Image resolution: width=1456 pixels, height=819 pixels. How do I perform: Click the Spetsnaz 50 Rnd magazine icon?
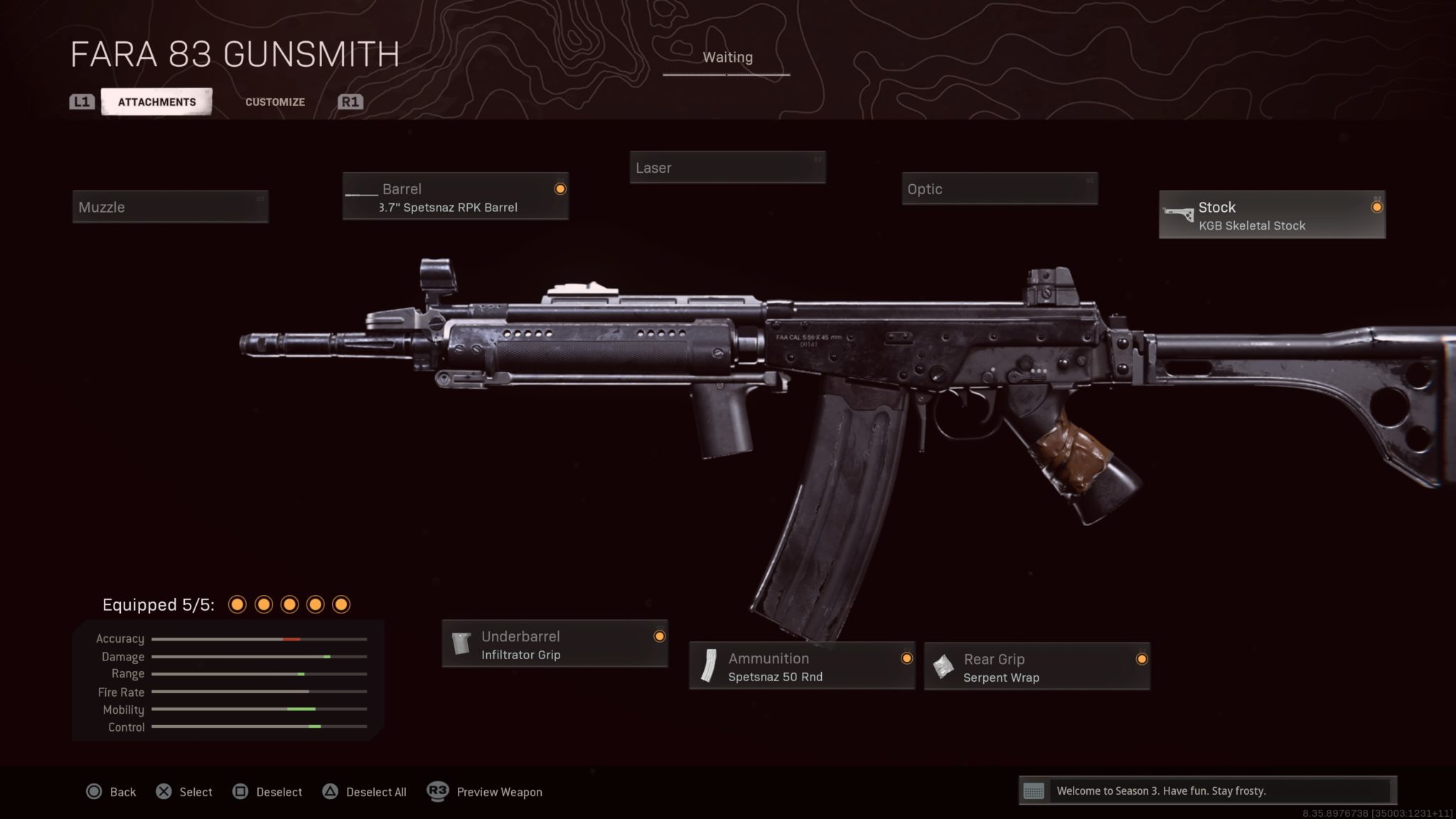[710, 666]
